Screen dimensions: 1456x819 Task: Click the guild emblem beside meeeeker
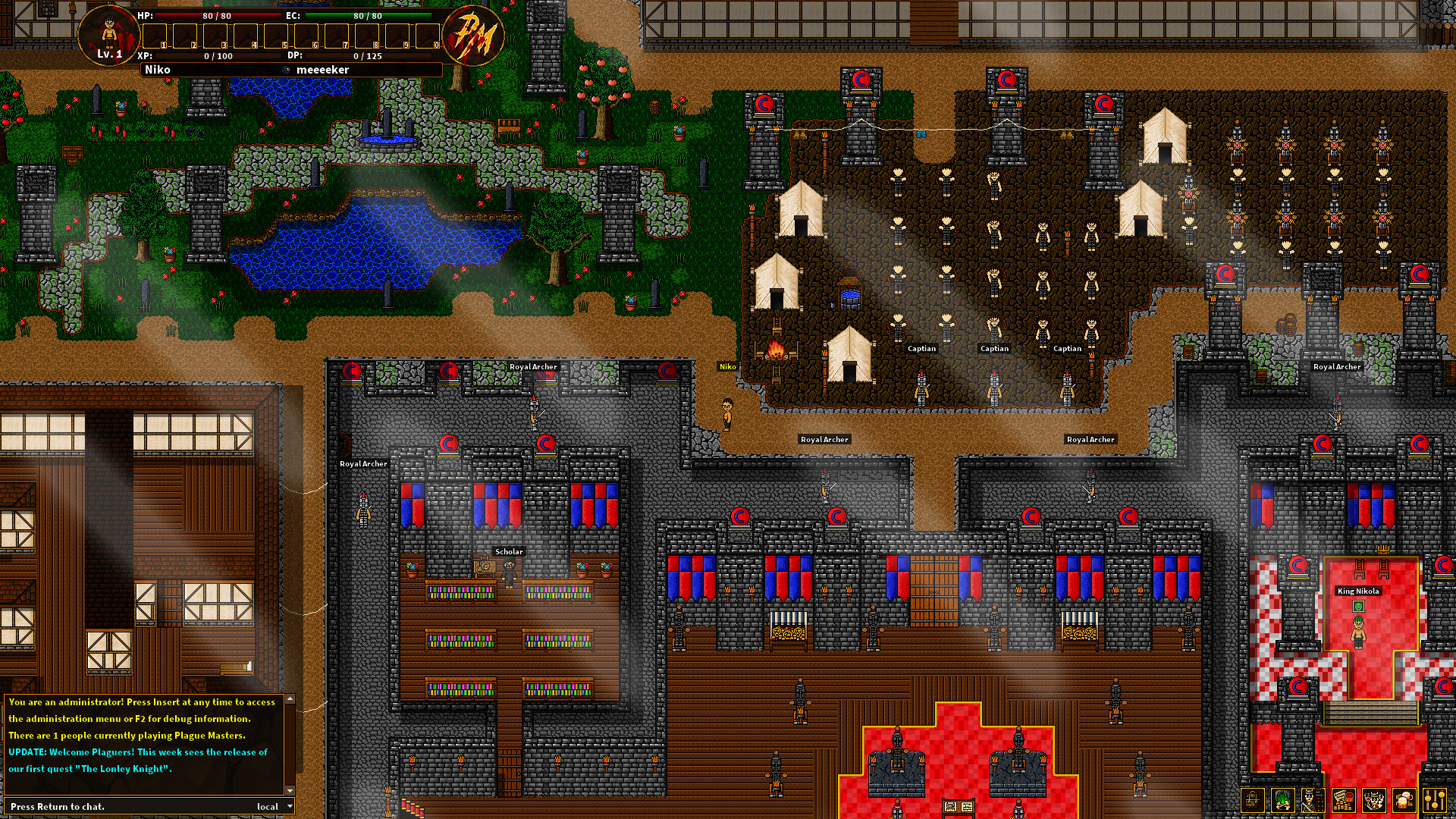(x=287, y=69)
